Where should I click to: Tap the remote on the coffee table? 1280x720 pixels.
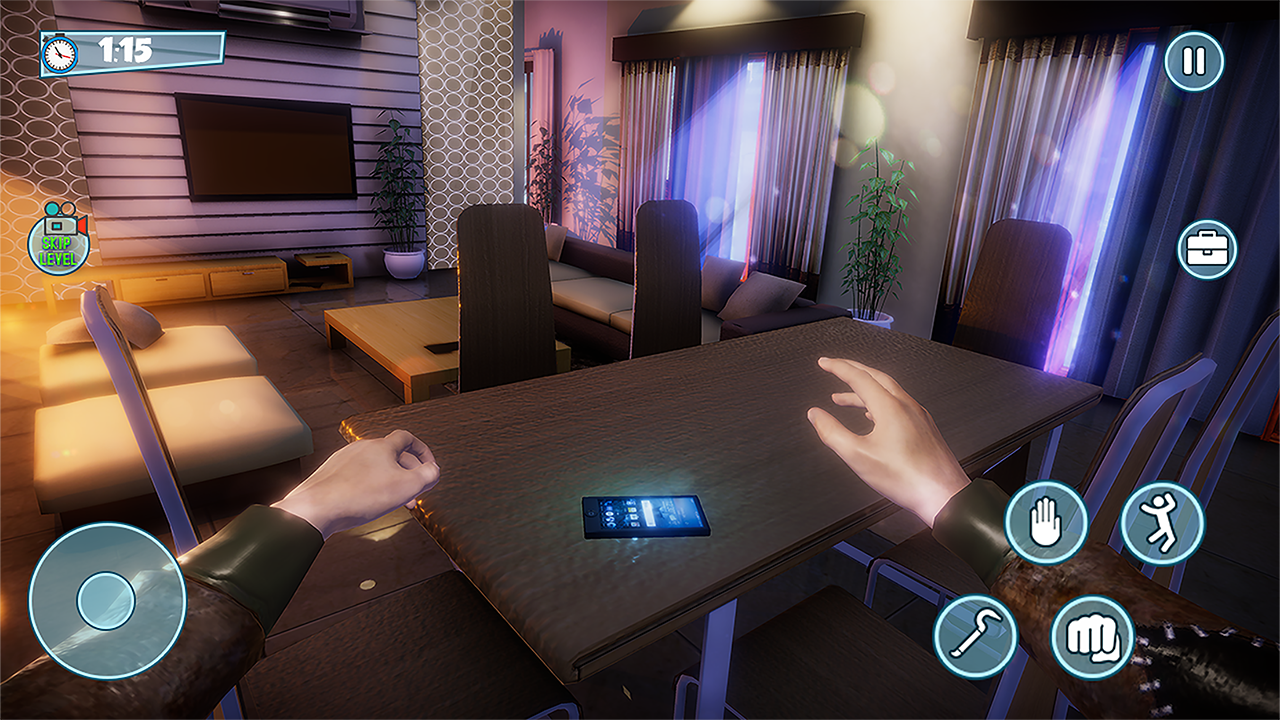[441, 346]
